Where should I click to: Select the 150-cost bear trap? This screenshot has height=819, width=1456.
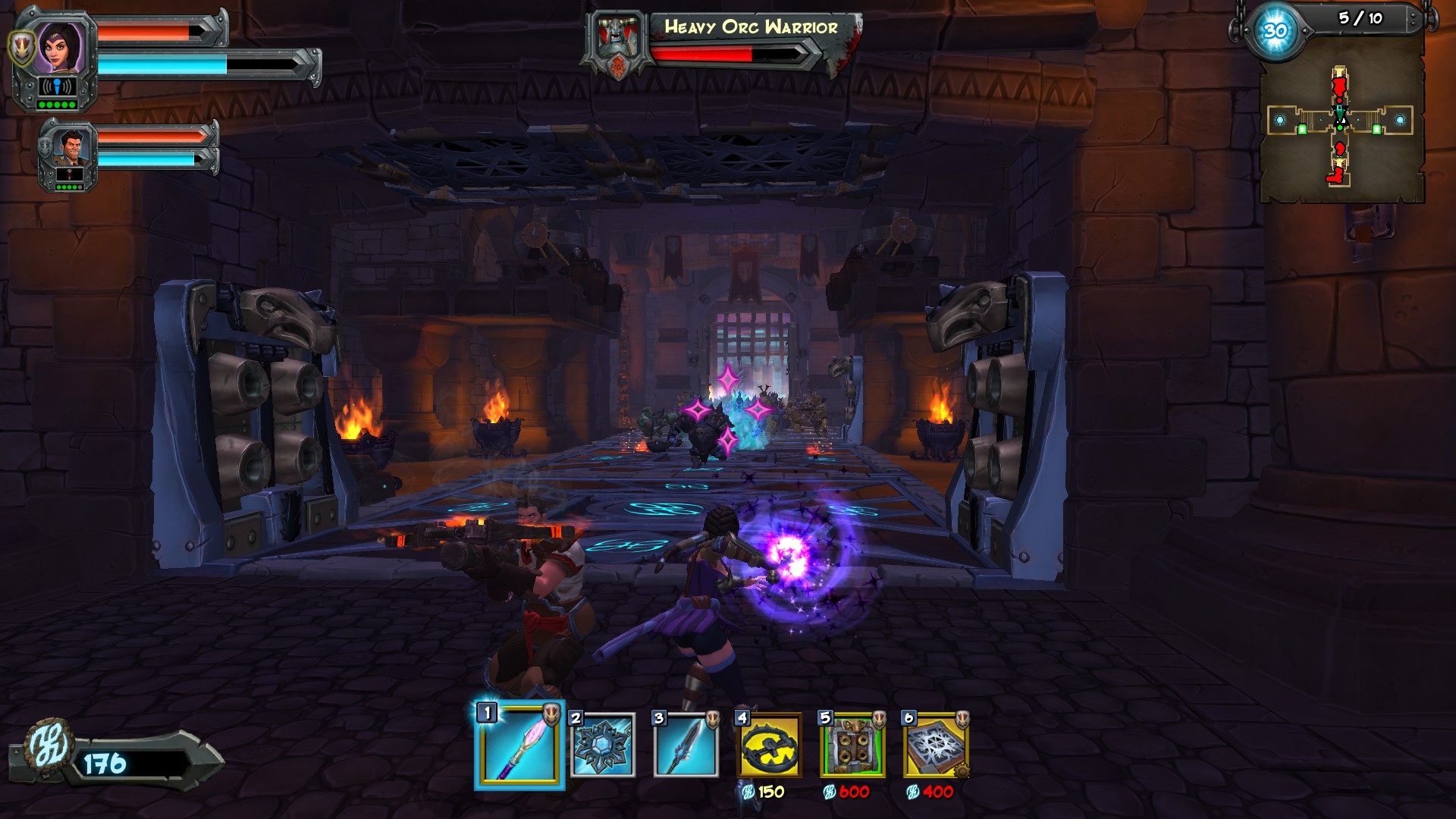pyautogui.click(x=769, y=746)
